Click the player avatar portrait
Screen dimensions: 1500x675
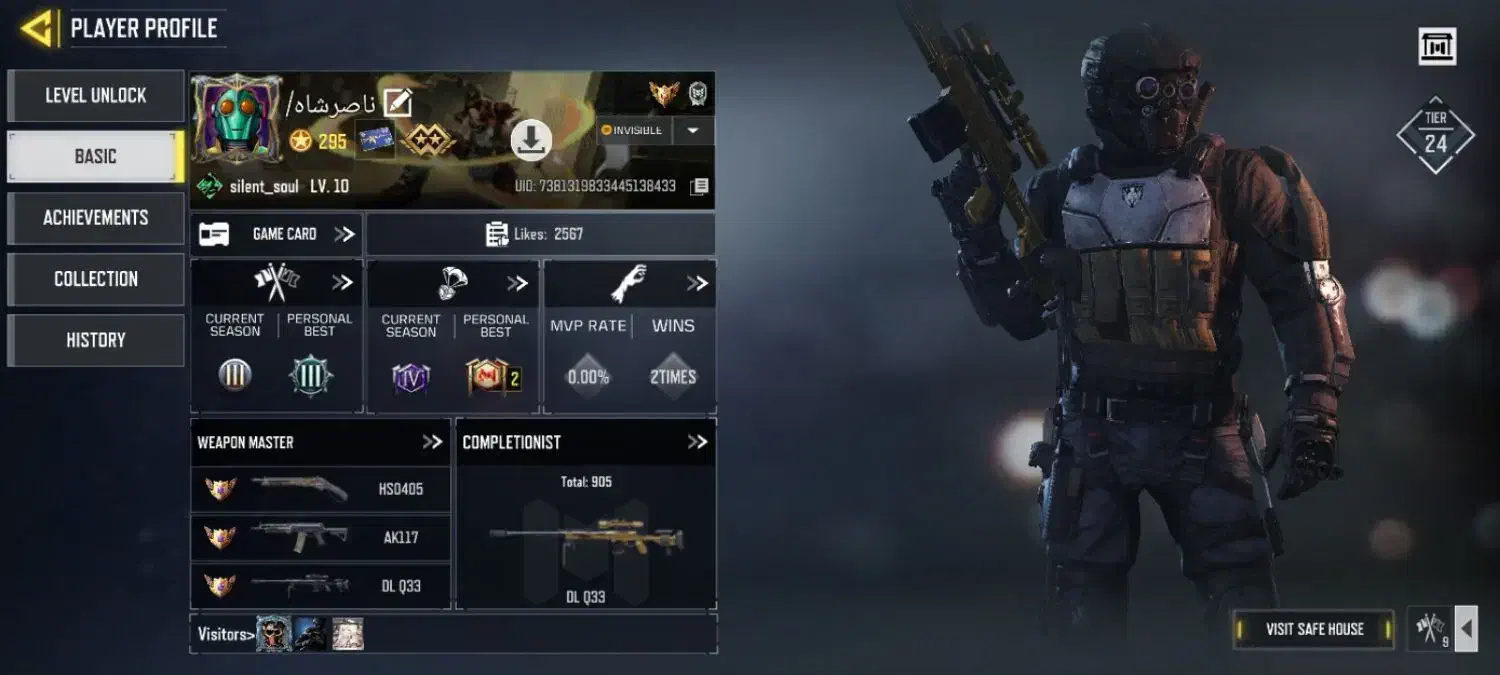pyautogui.click(x=237, y=117)
